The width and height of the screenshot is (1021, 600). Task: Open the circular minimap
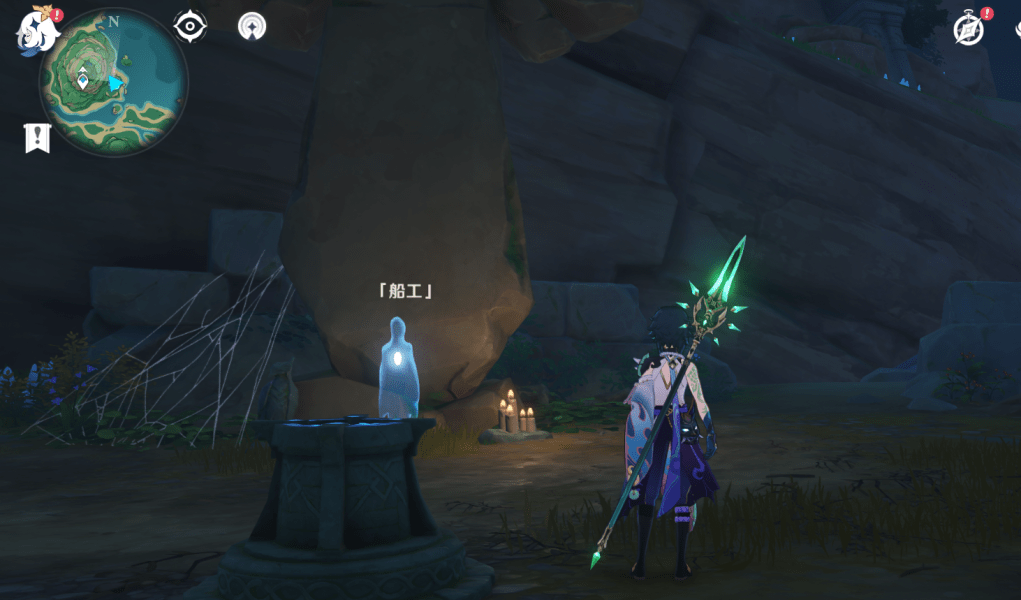pyautogui.click(x=113, y=82)
